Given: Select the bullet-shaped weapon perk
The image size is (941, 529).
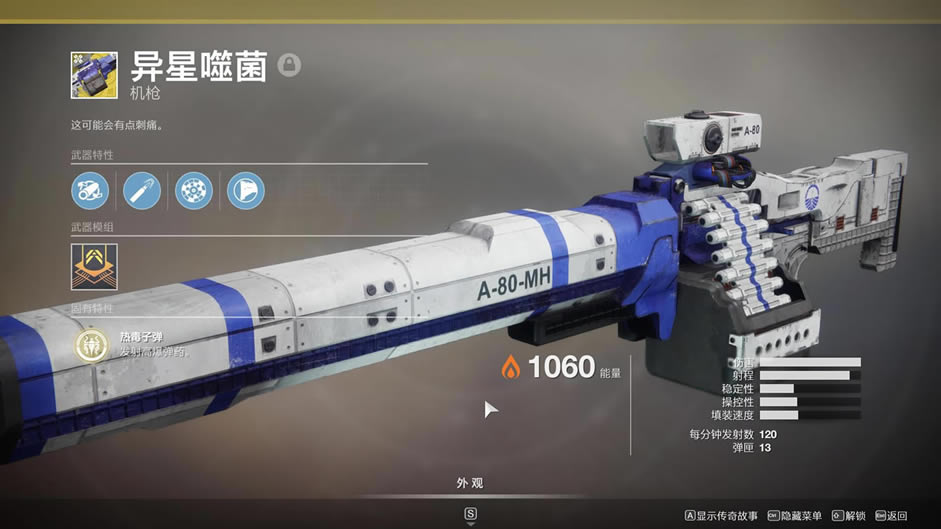Looking at the screenshot, I should coord(142,190).
